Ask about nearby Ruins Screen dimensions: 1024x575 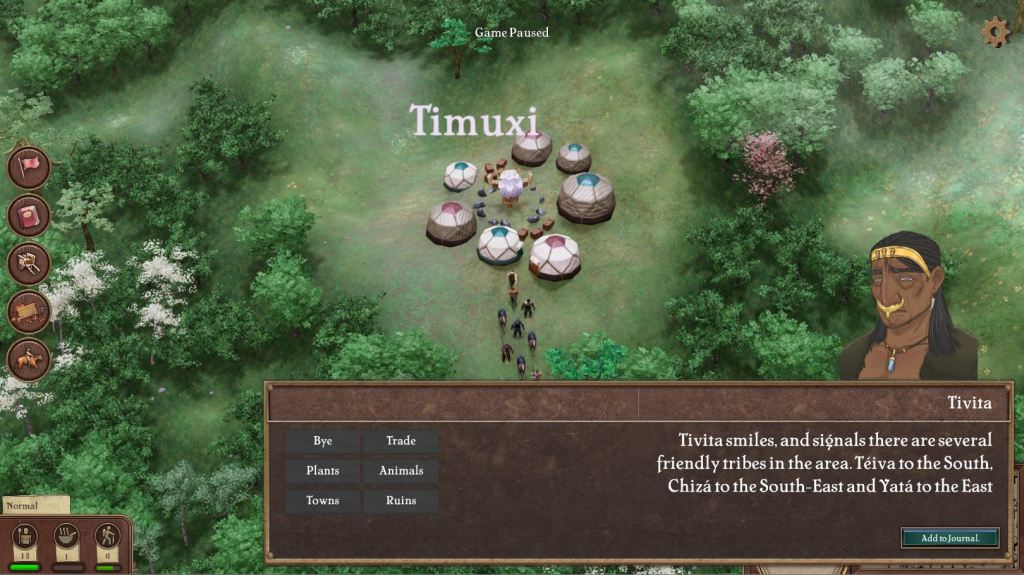coord(400,501)
